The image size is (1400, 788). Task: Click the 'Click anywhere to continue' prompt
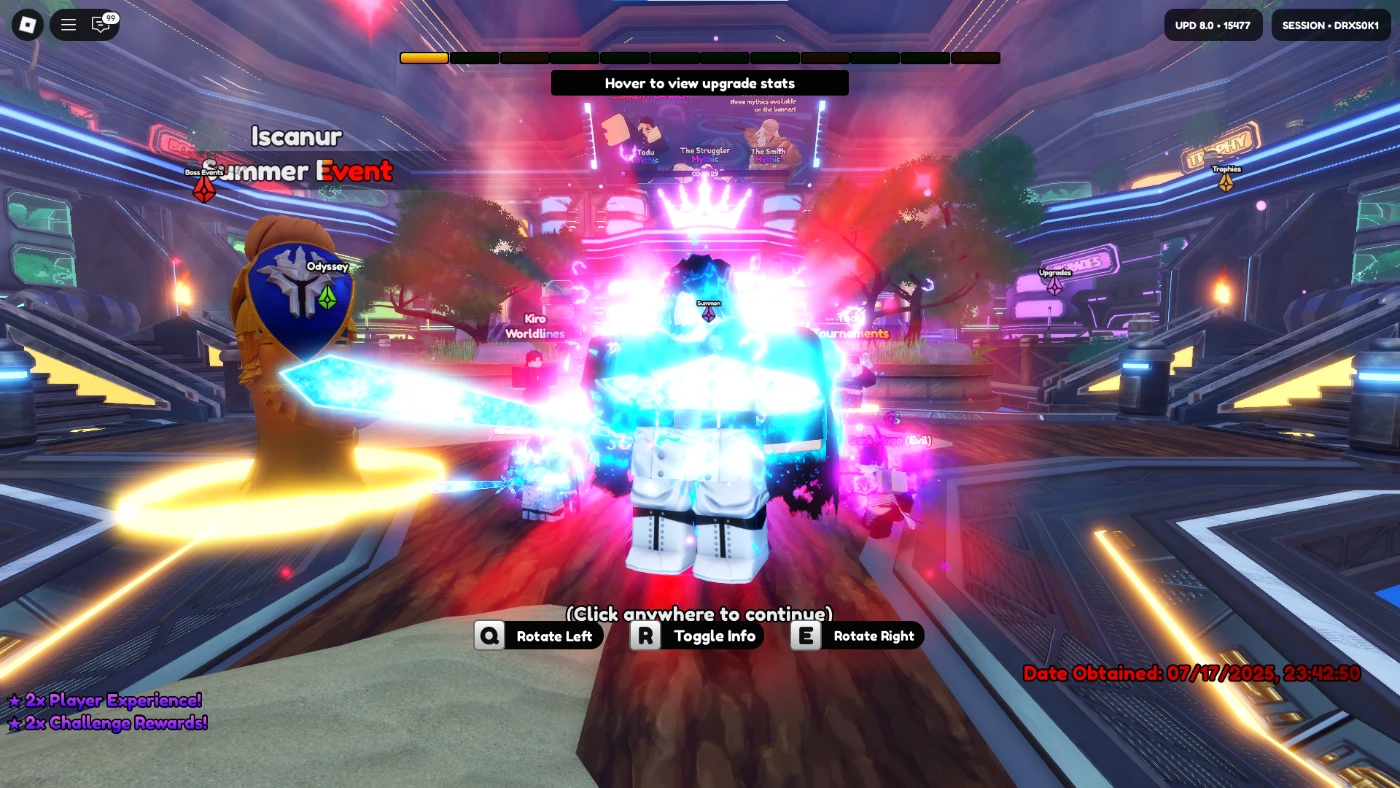(699, 613)
